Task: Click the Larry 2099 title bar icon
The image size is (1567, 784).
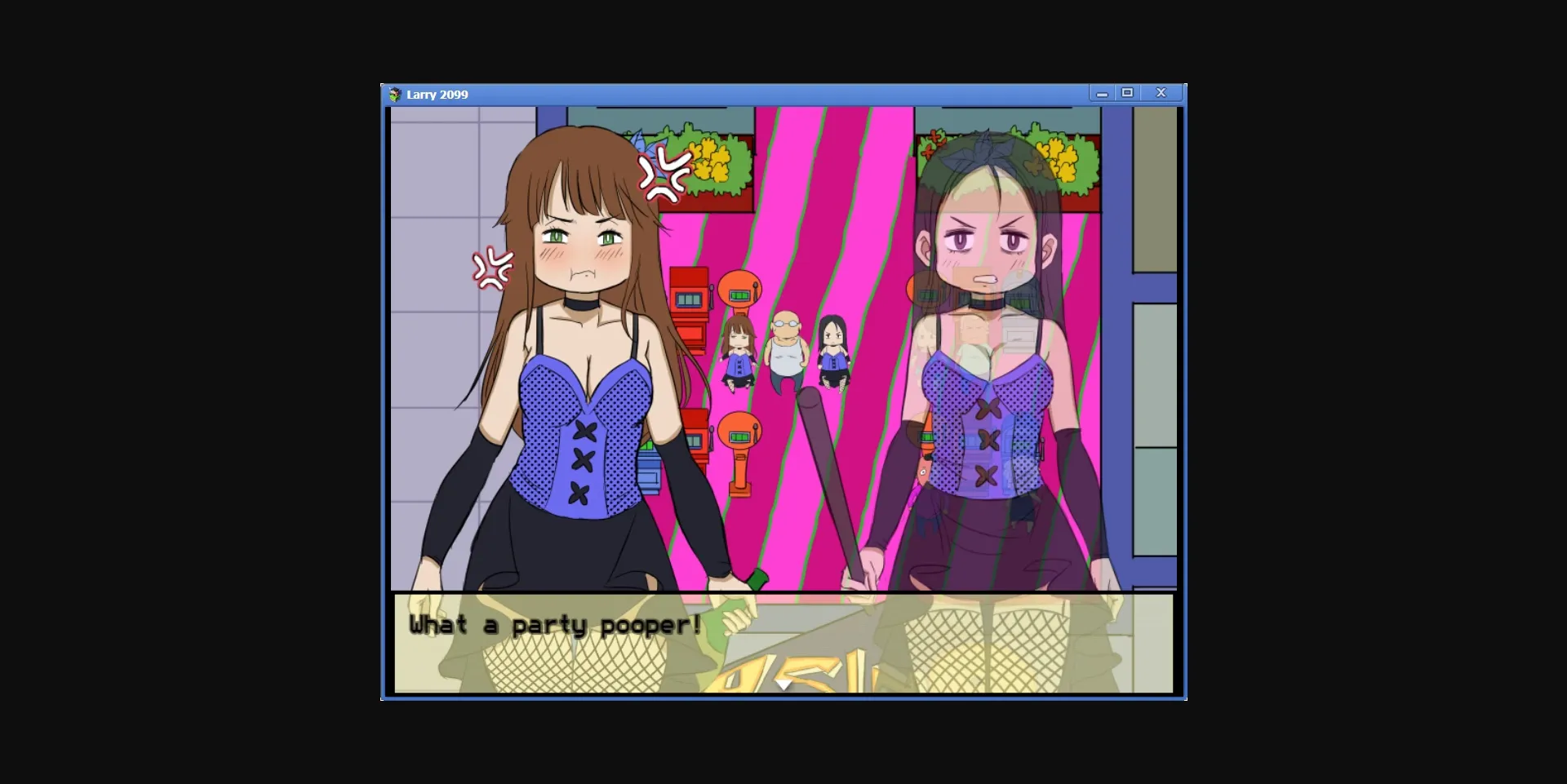Action: click(x=394, y=94)
